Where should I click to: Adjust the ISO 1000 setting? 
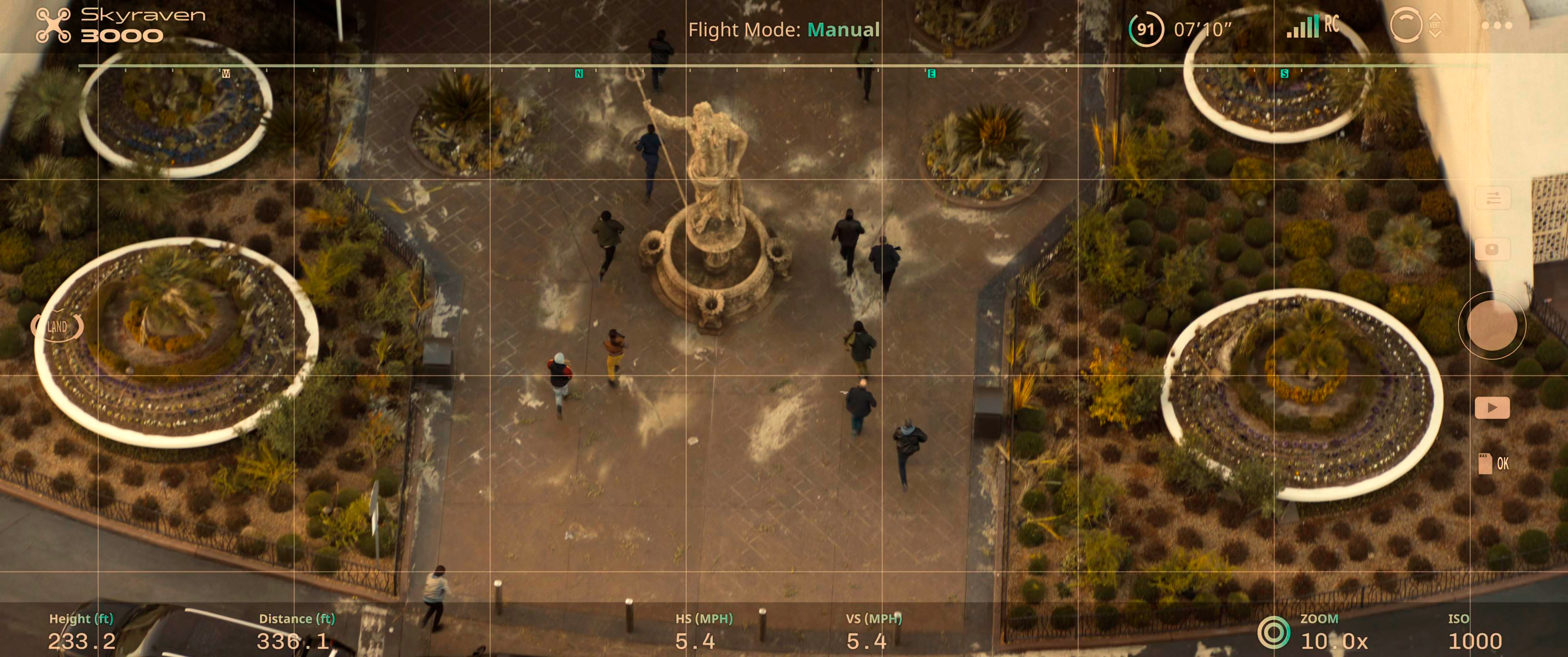1474,641
